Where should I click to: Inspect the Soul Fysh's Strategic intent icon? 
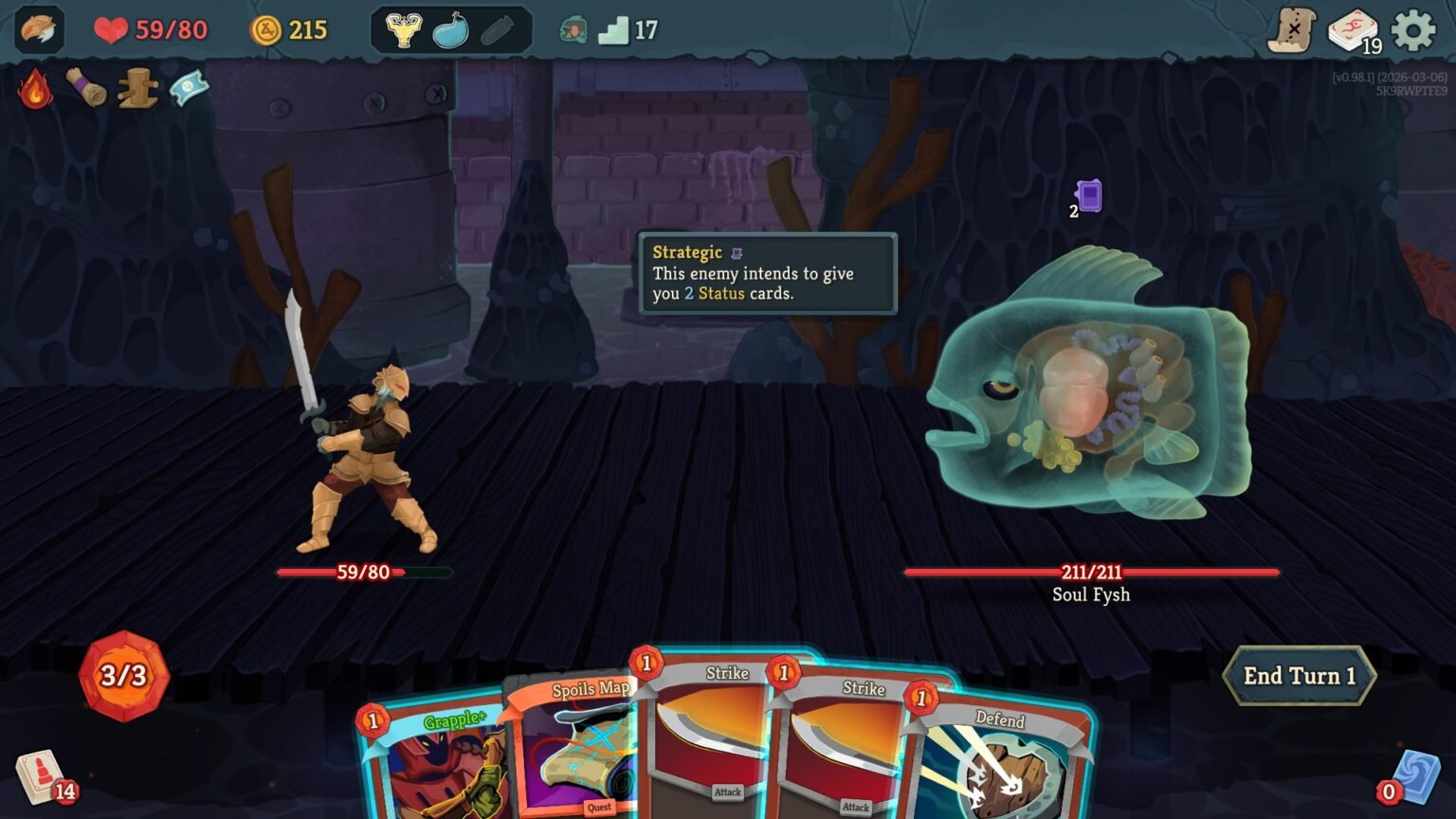1090,196
